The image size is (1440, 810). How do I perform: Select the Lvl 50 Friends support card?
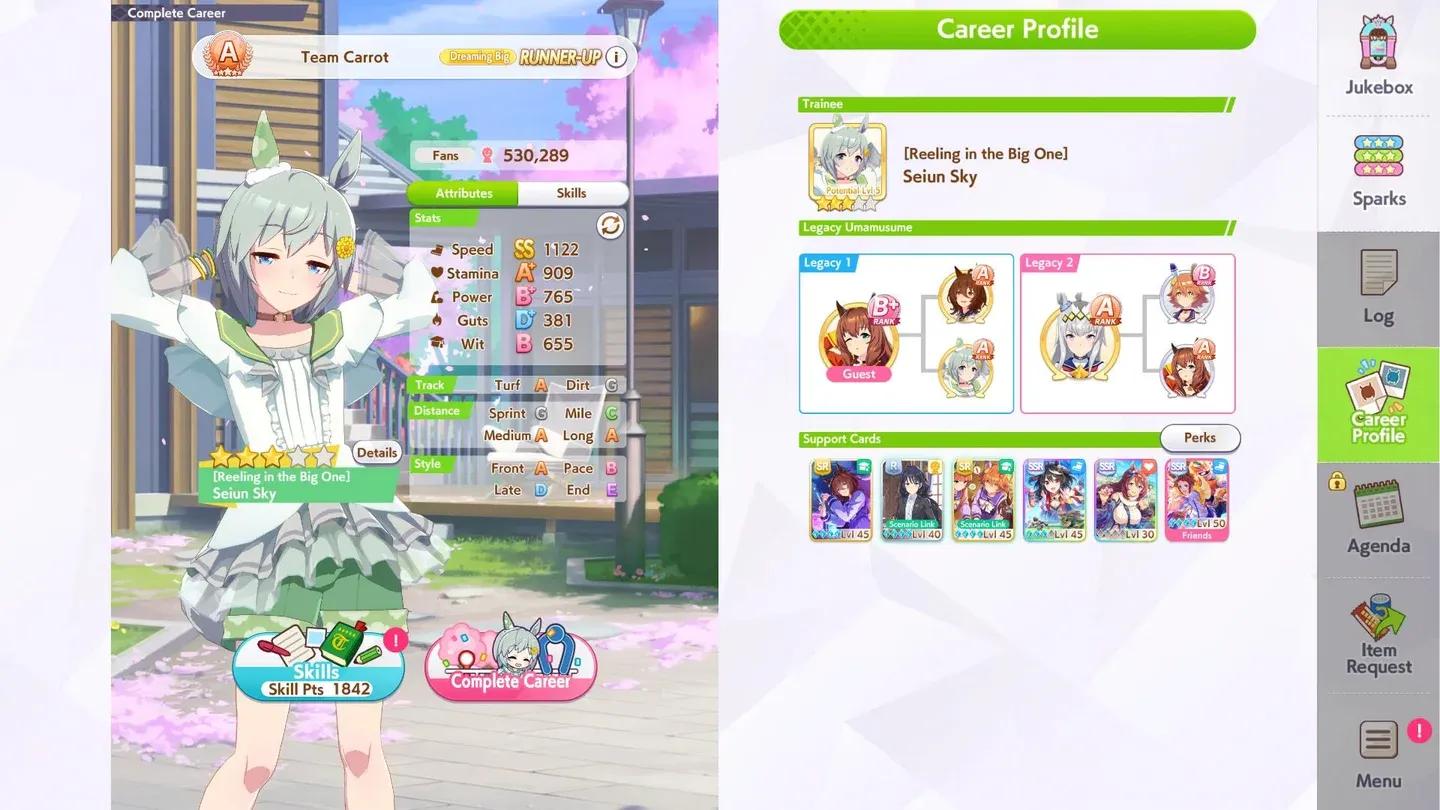[1196, 498]
